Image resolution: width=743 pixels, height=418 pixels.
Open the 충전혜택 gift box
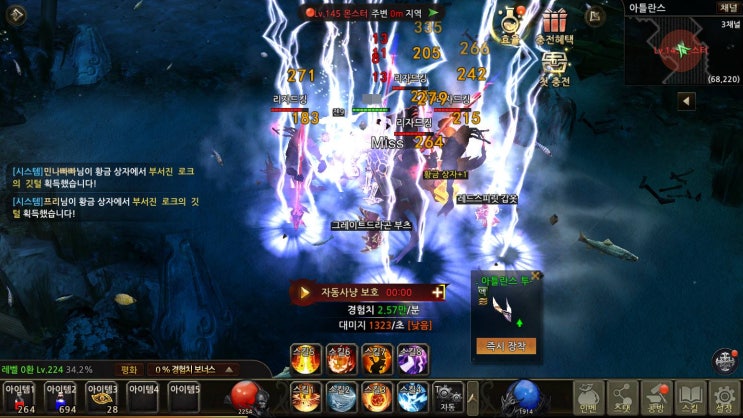pyautogui.click(x=553, y=25)
